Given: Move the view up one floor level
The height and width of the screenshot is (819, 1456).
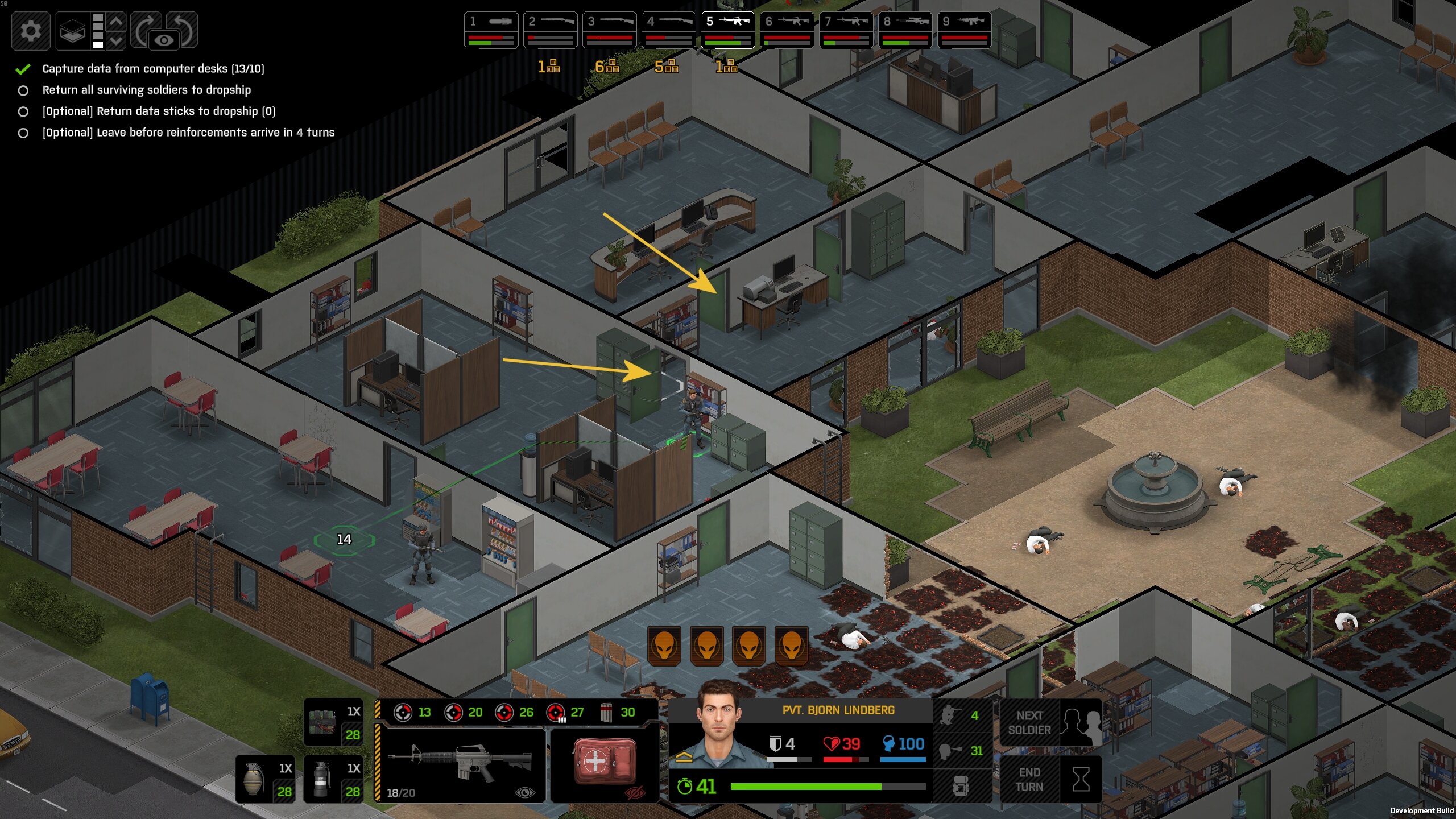Looking at the screenshot, I should pyautogui.click(x=116, y=22).
